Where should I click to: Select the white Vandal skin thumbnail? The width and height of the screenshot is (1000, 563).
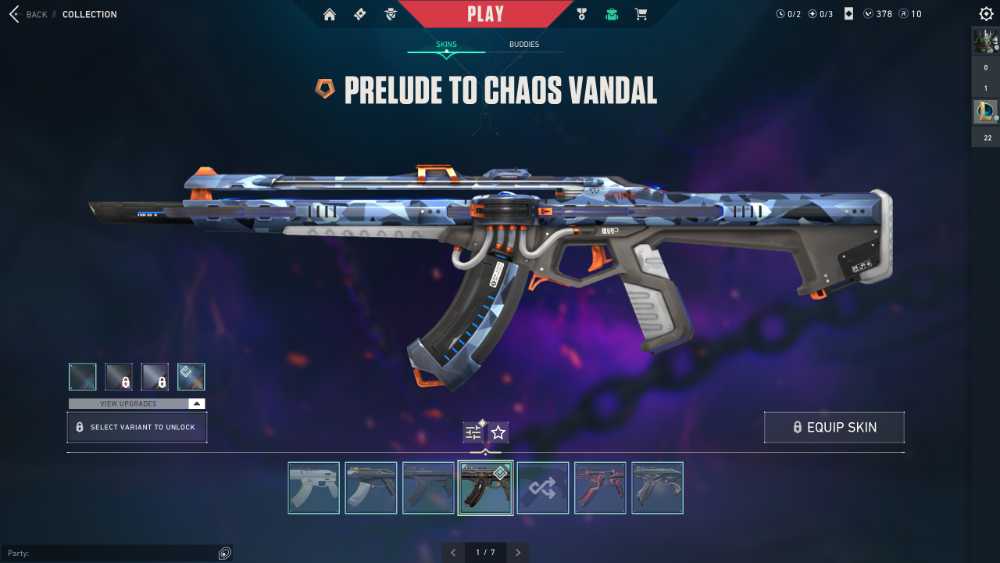(313, 488)
